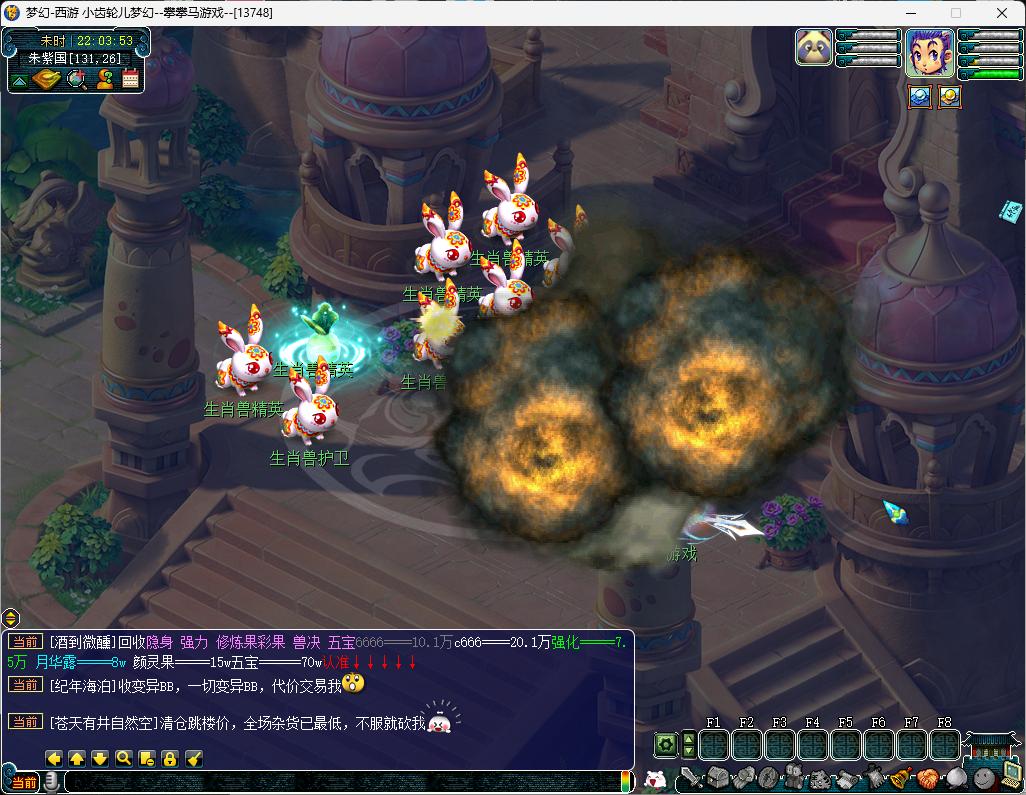Click the orange helper icon with question mark

pyautogui.click(x=104, y=80)
